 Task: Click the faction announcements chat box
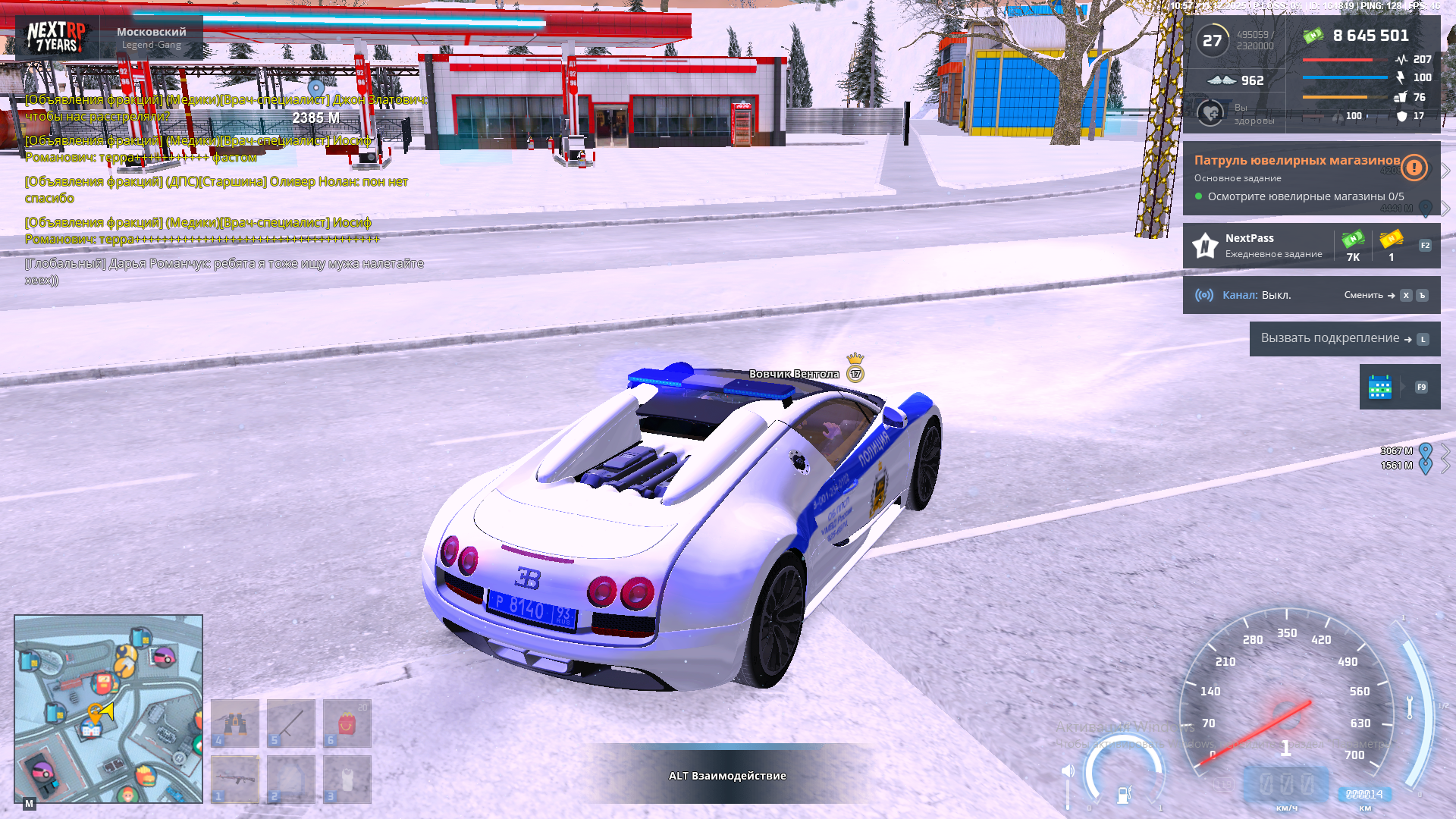[x=224, y=190]
